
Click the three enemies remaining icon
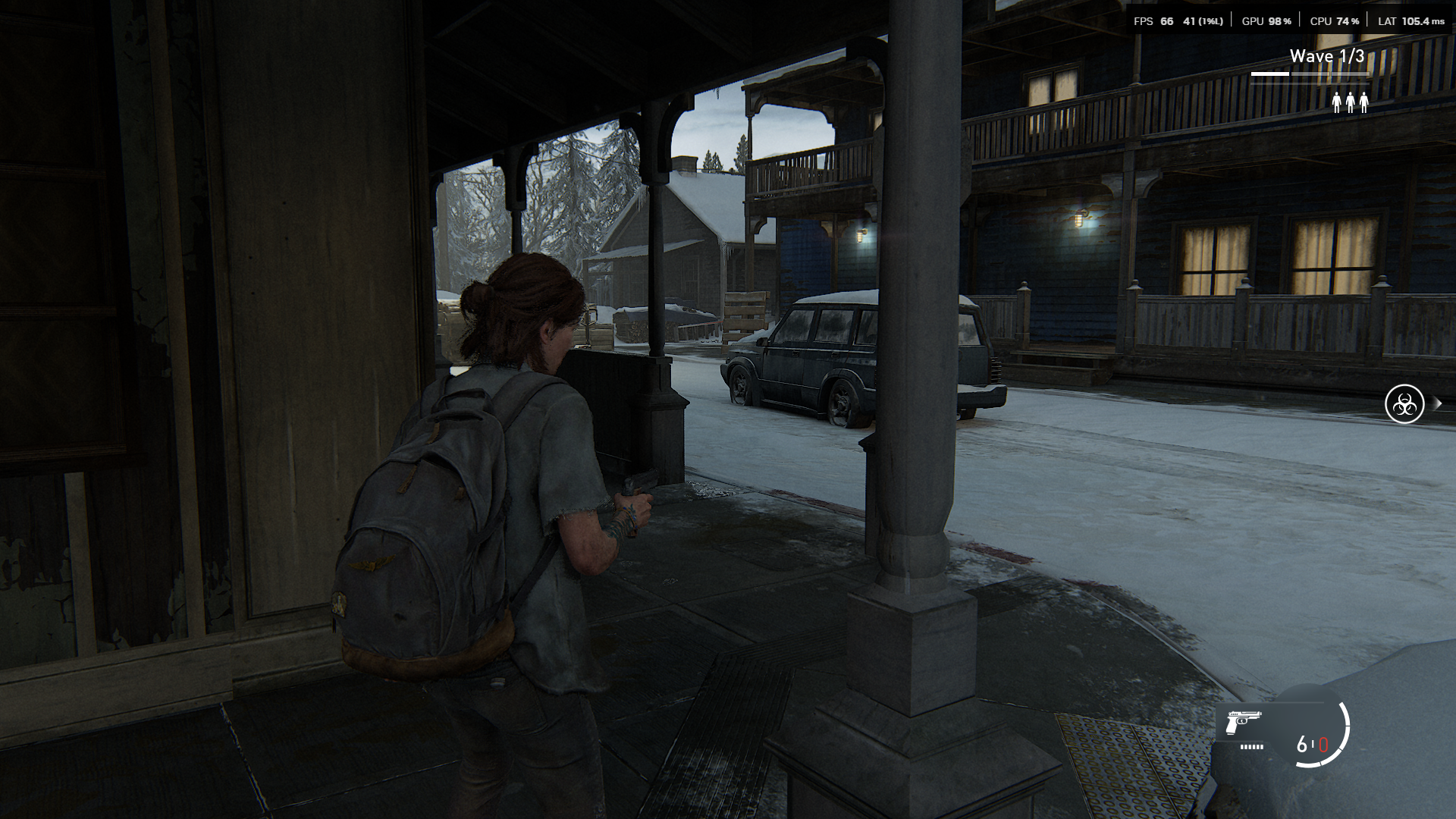coord(1350,102)
